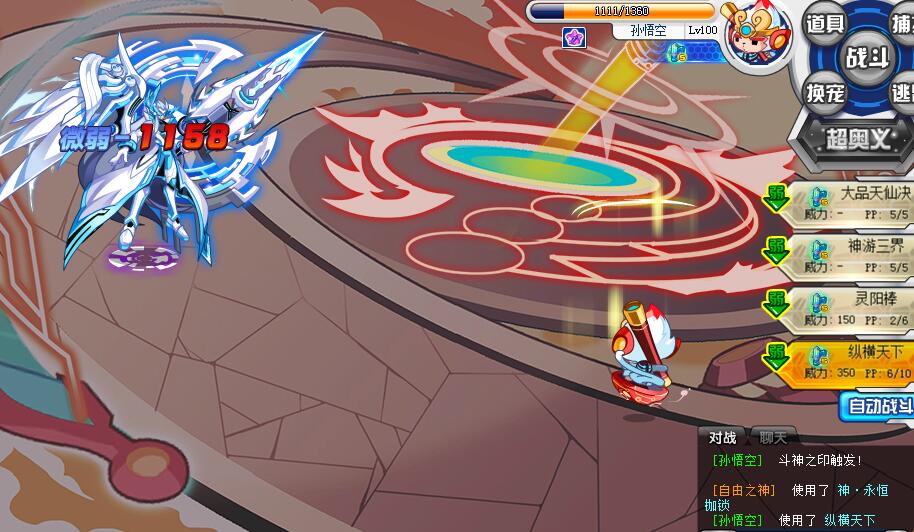Choose the 逃跑 escape button
The width and height of the screenshot is (914, 532).
pyautogui.click(x=902, y=92)
